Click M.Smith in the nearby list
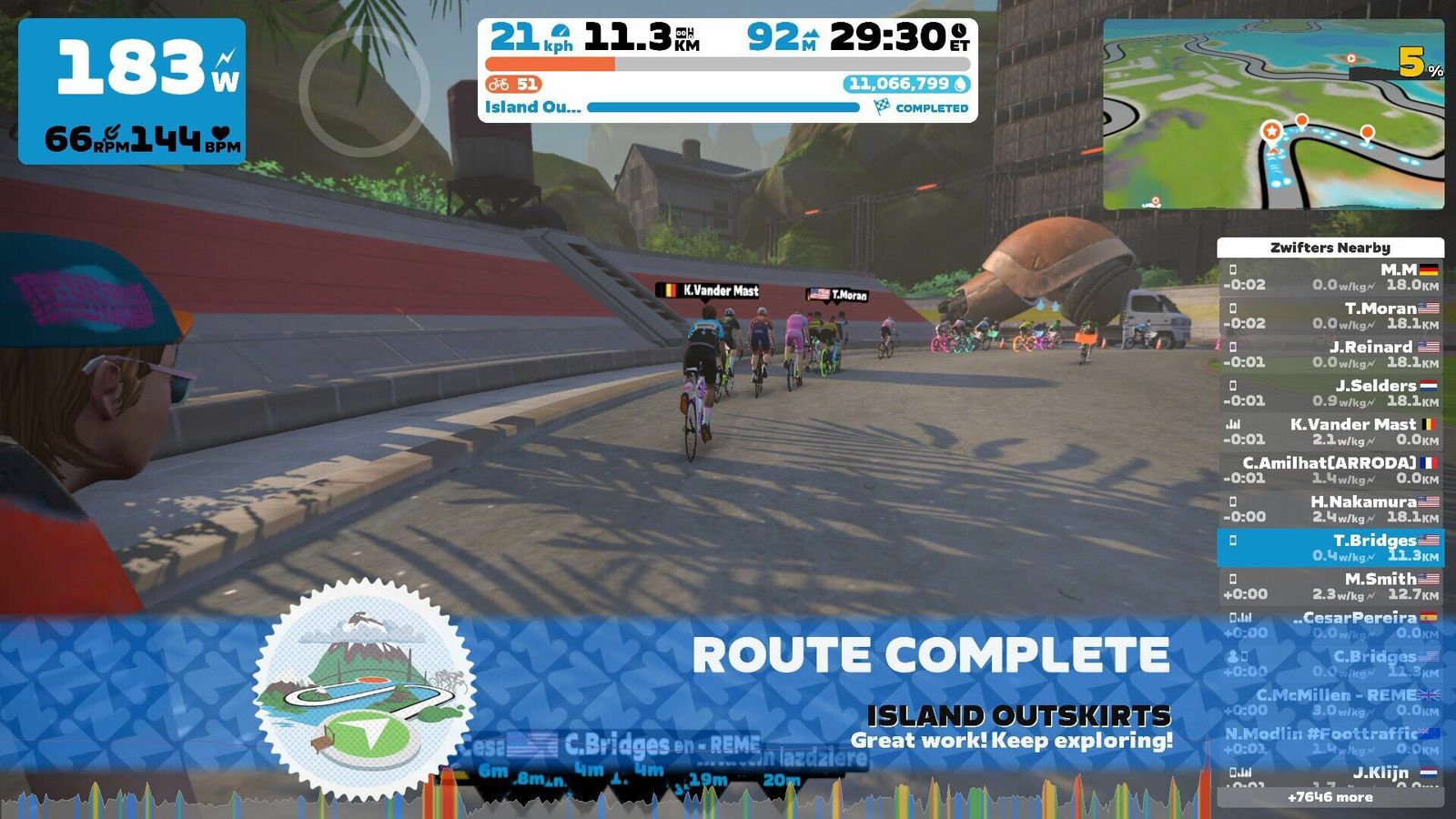 tap(1330, 586)
